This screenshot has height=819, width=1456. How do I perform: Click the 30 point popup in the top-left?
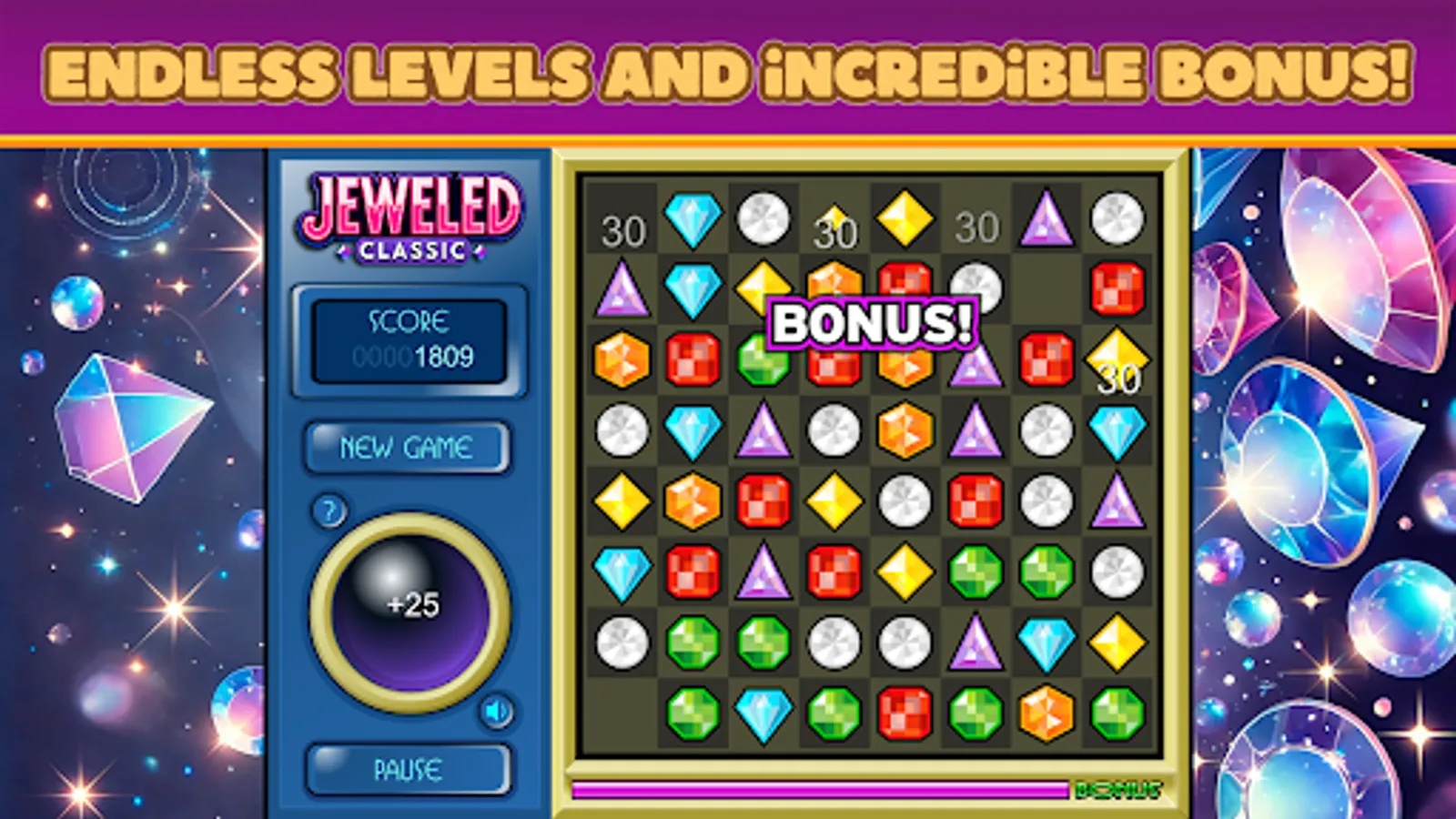[x=623, y=230]
